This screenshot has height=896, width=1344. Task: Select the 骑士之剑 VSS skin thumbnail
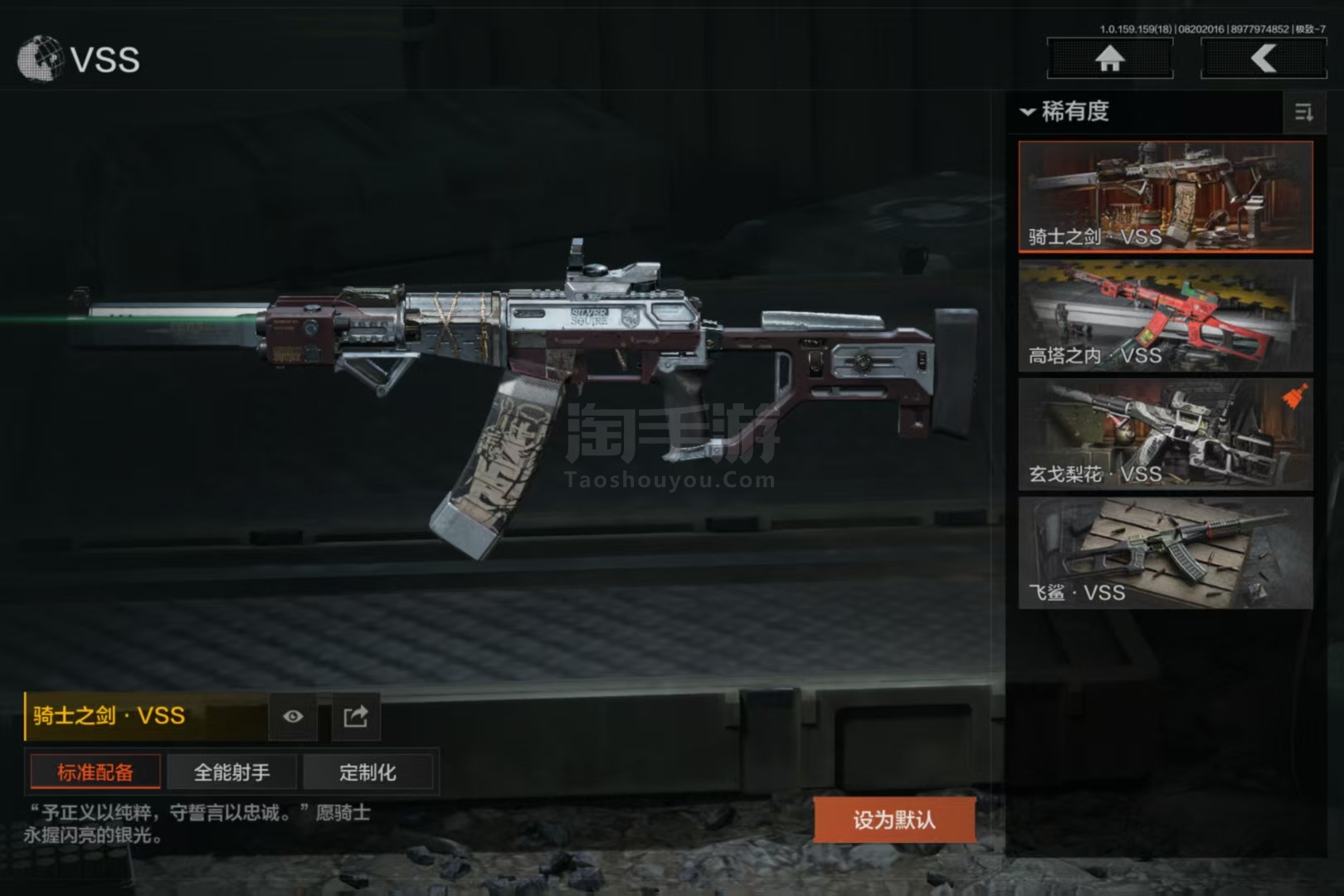tap(1165, 197)
